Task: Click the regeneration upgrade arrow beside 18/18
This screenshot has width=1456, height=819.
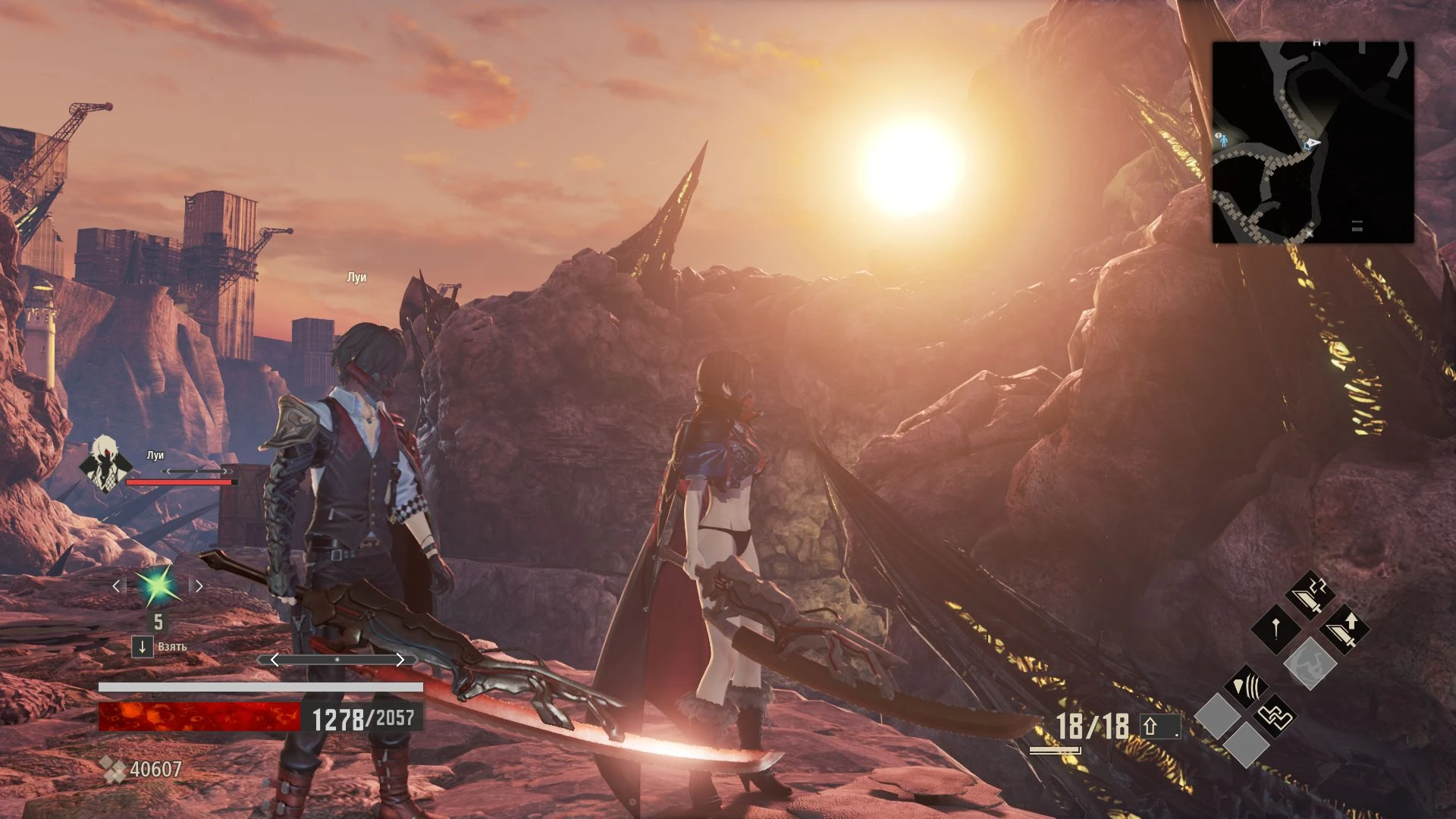Action: click(x=1160, y=723)
